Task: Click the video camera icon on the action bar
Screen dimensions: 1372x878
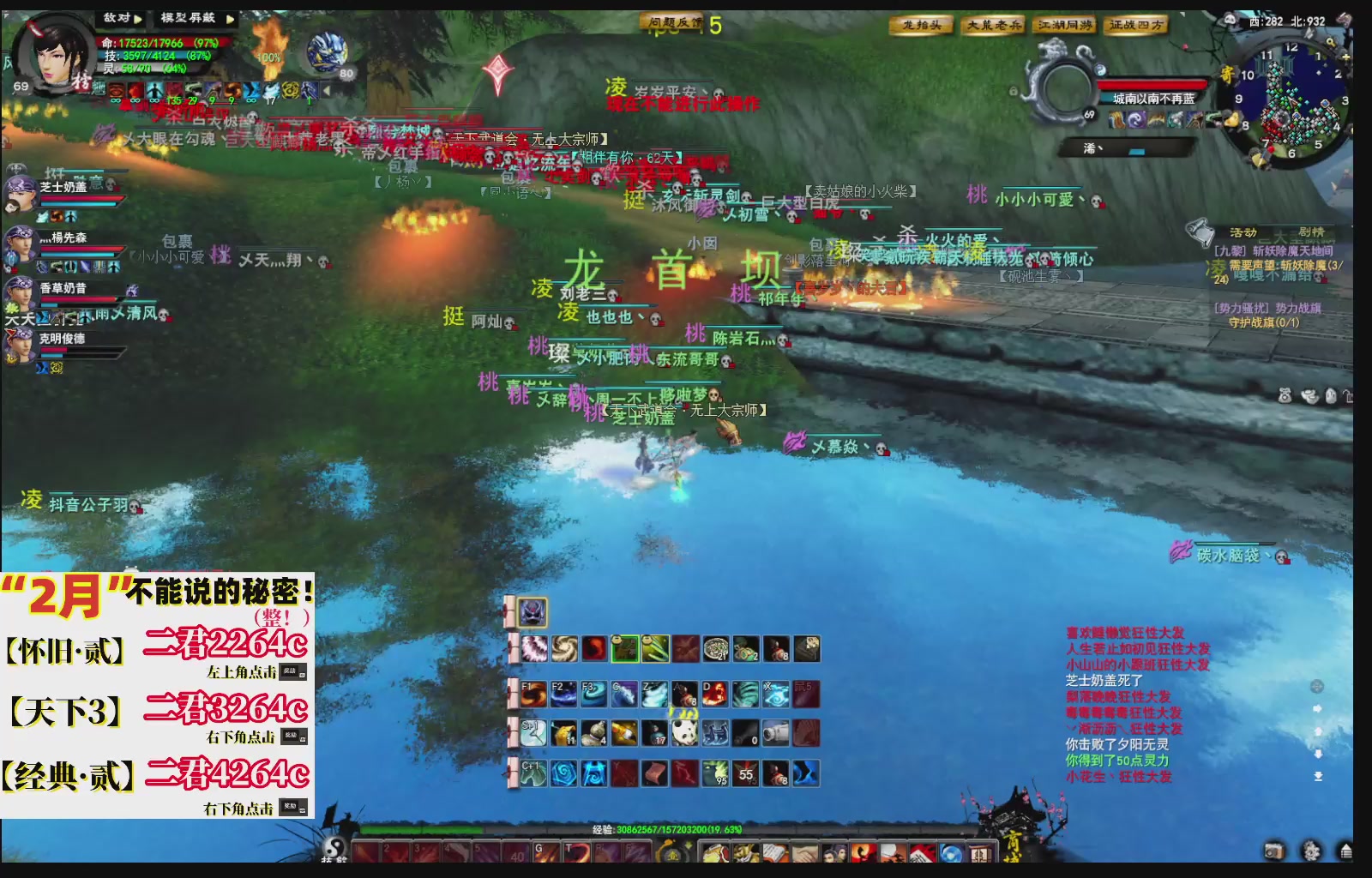Action: tap(776, 732)
